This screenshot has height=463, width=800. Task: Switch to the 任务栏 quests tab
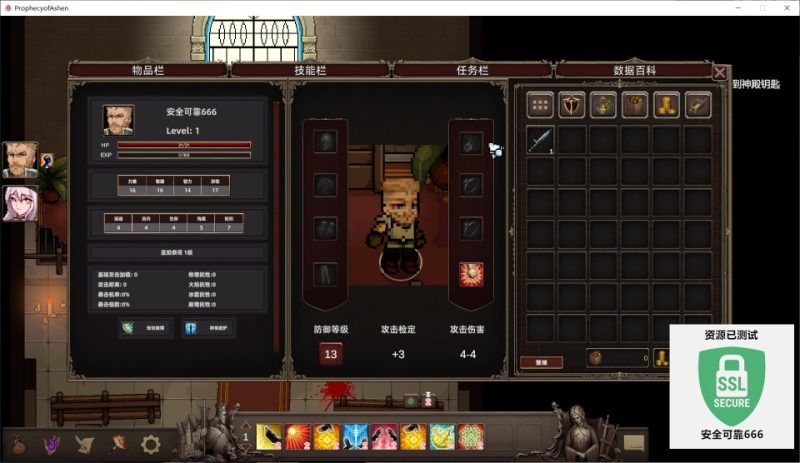pyautogui.click(x=470, y=70)
